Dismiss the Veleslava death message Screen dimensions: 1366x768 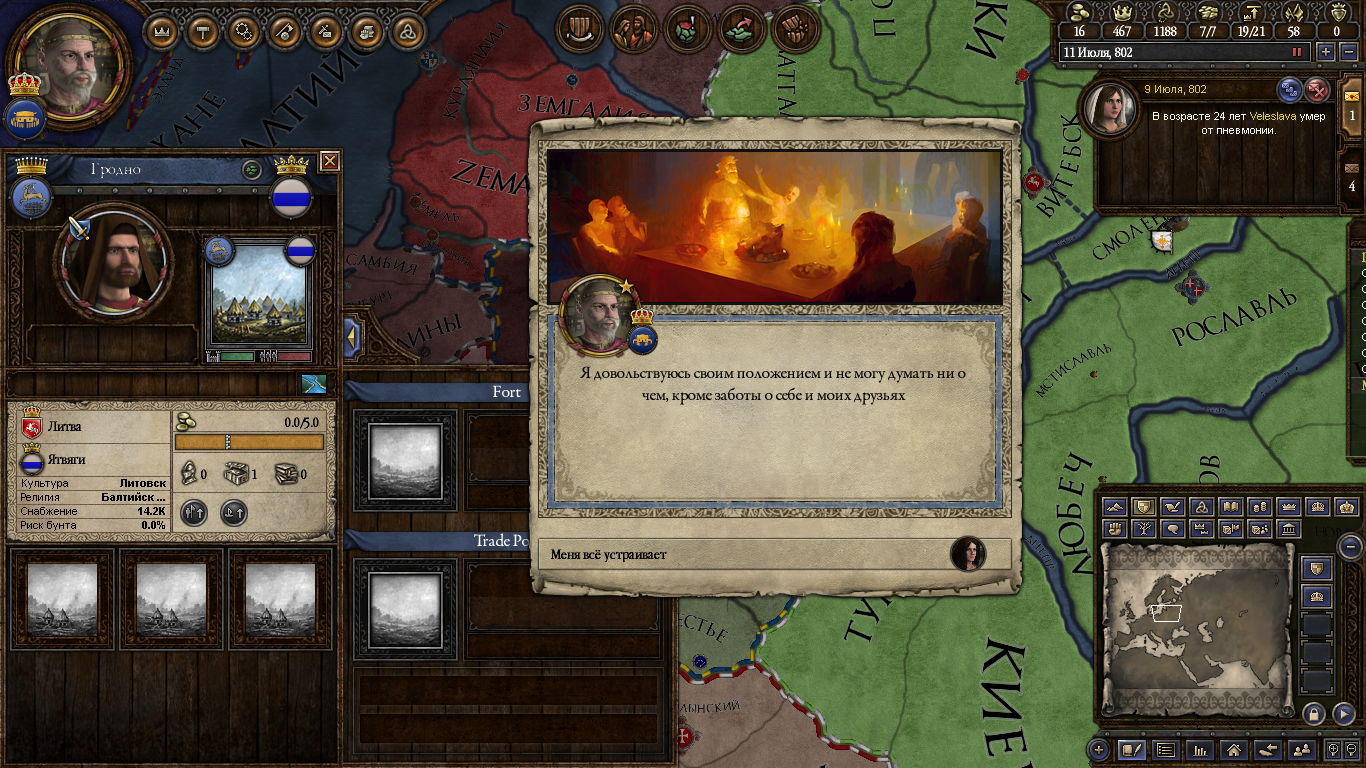pos(1319,90)
